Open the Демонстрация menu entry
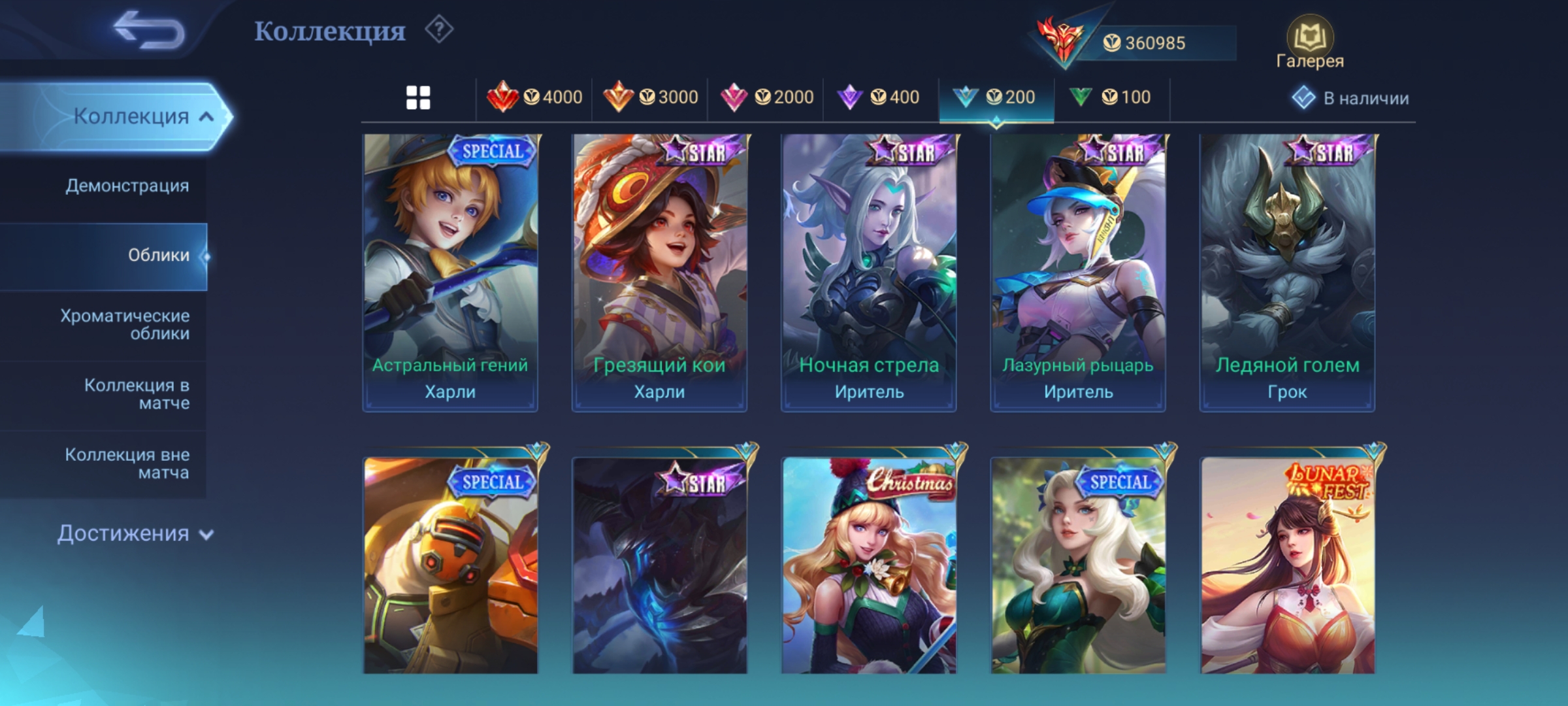The image size is (1568, 706). (127, 186)
